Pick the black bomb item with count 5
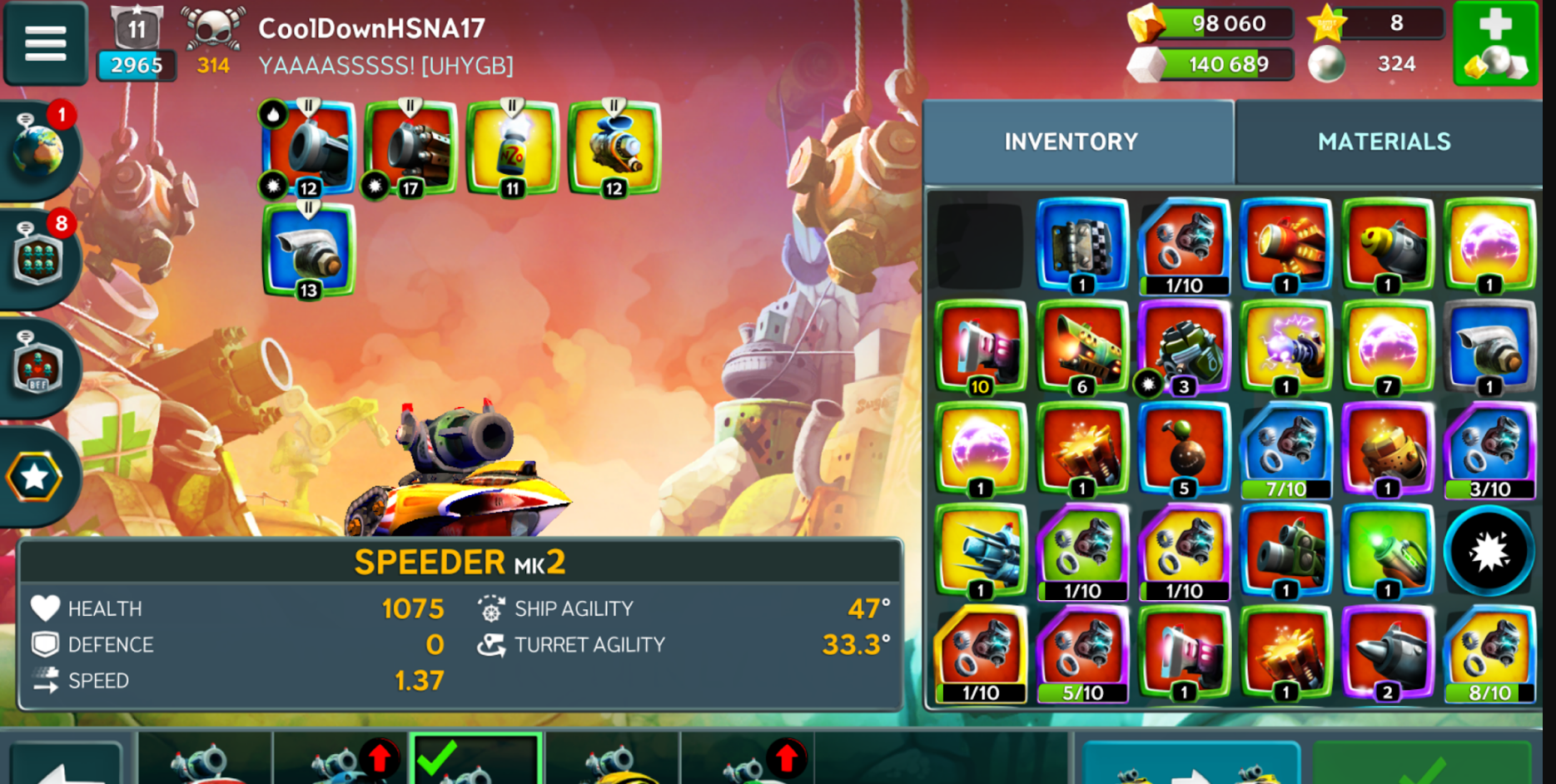 1184,449
